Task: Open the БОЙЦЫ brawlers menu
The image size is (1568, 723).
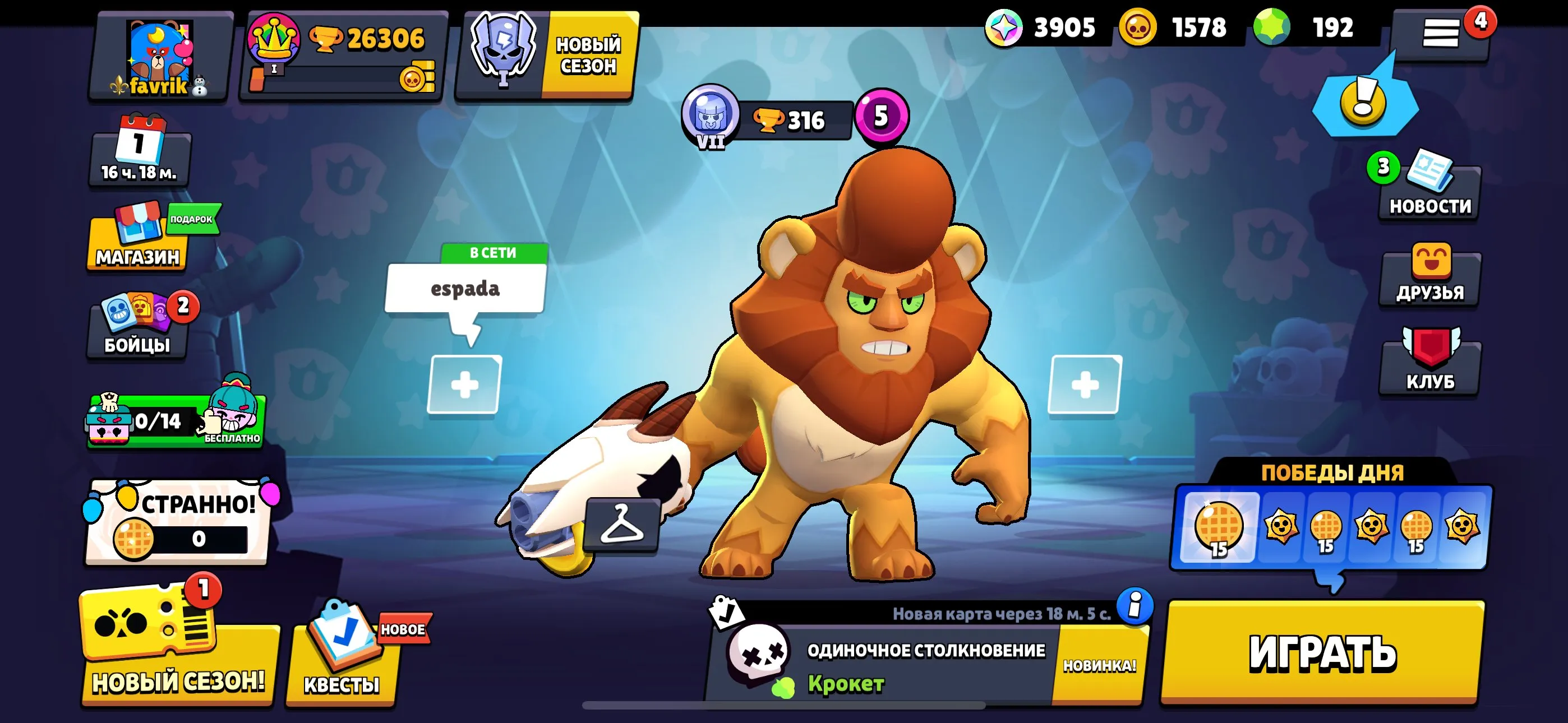Action: click(x=136, y=332)
